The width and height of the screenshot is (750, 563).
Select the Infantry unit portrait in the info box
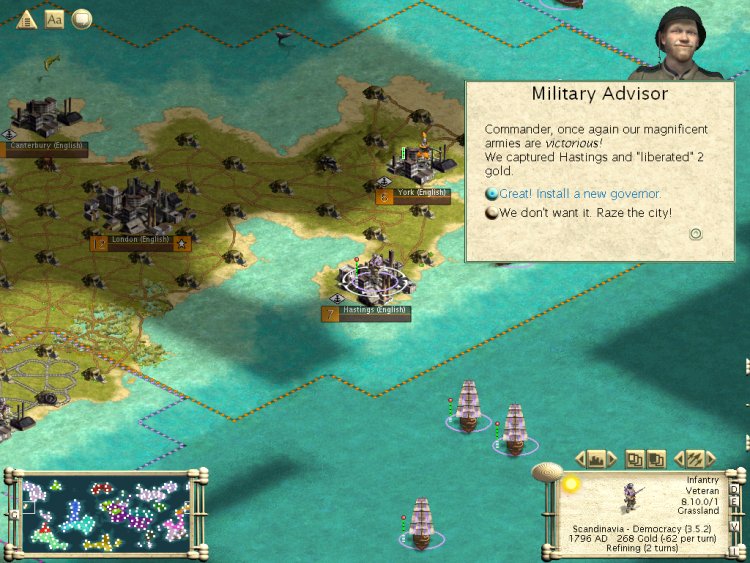pos(630,497)
